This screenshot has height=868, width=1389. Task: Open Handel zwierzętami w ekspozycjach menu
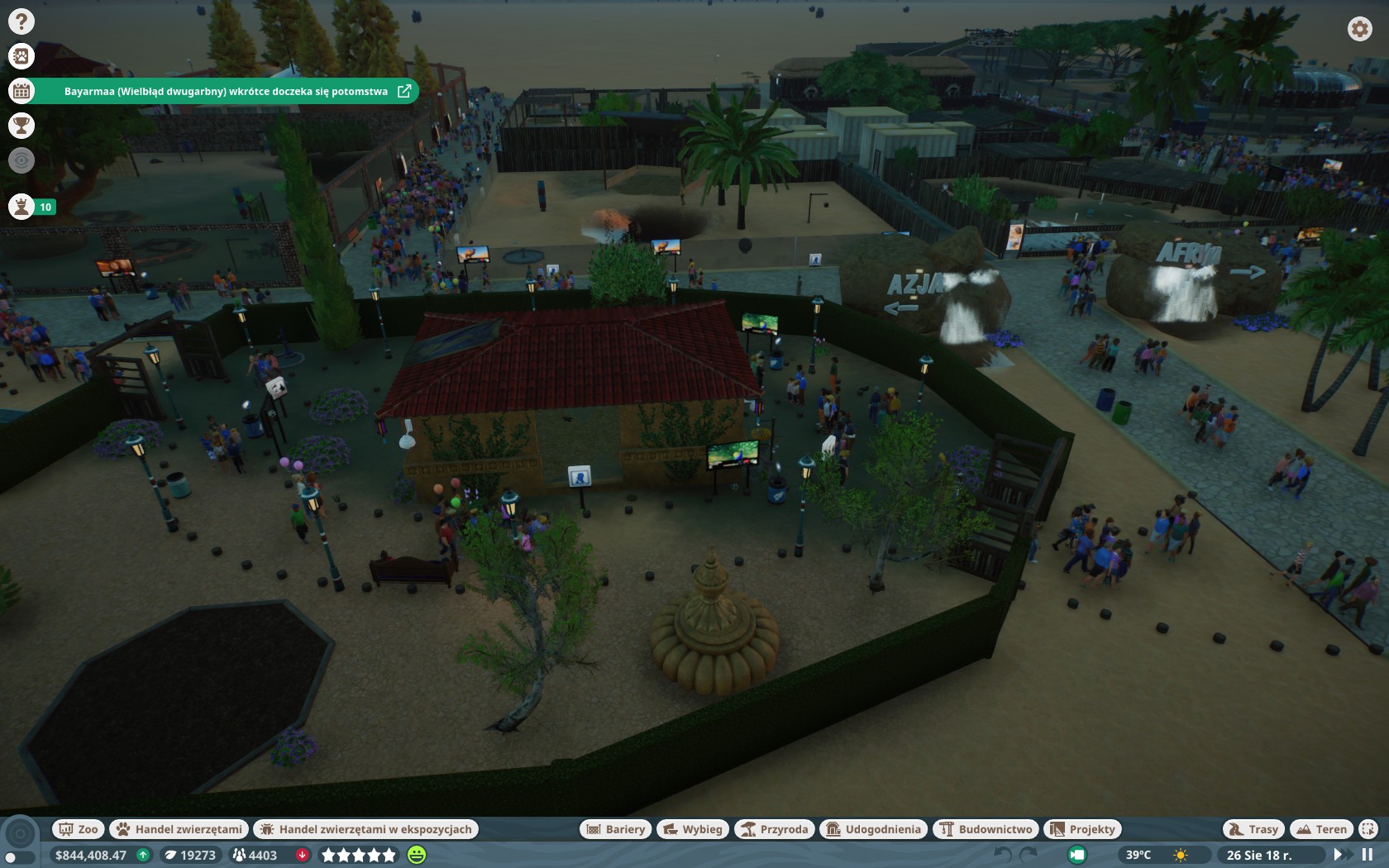366,829
